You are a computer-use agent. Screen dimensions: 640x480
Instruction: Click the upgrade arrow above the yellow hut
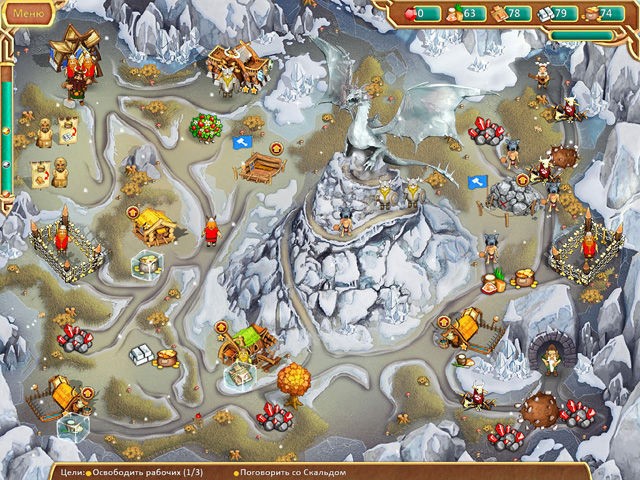pyautogui.click(x=133, y=211)
